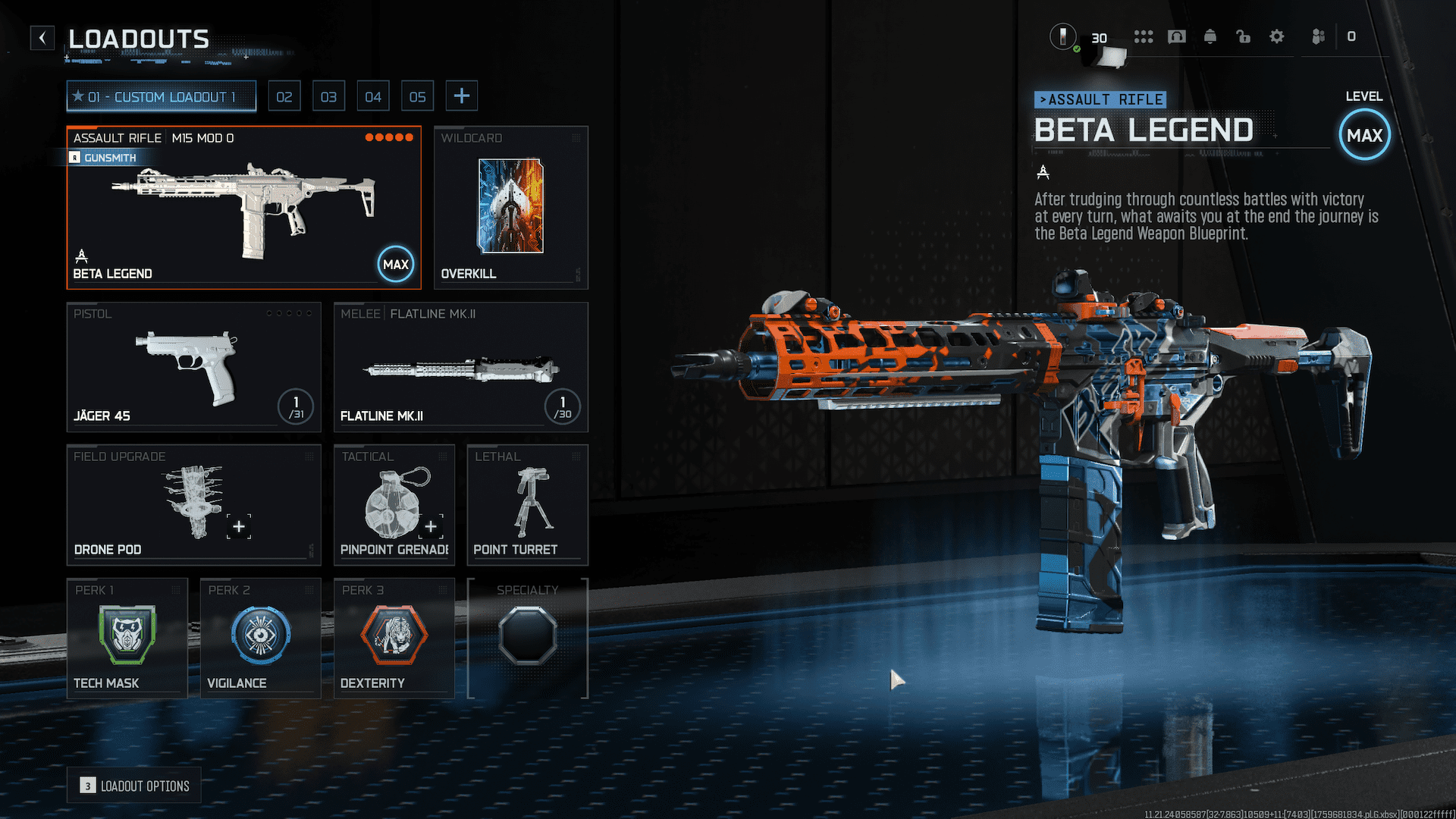Choose the Jäger 45 pistol slot
Viewport: 1456px width, 819px height.
[x=193, y=368]
